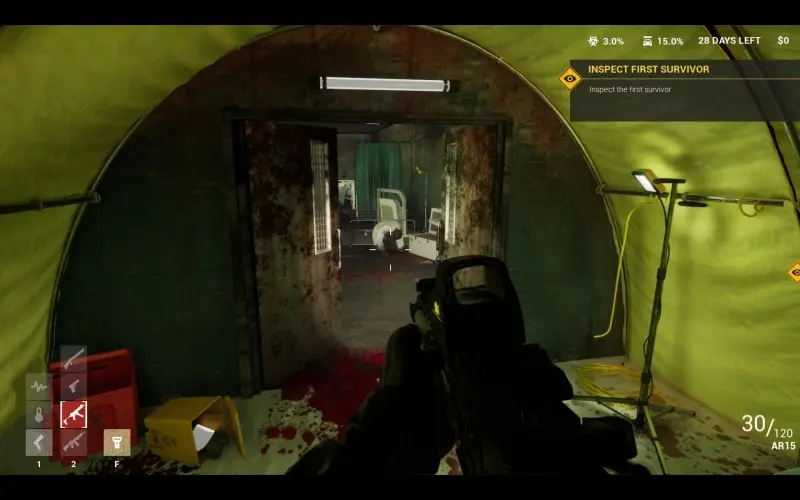Select the highlighted AR15 rifle slot
800x500 pixels.
73,414
